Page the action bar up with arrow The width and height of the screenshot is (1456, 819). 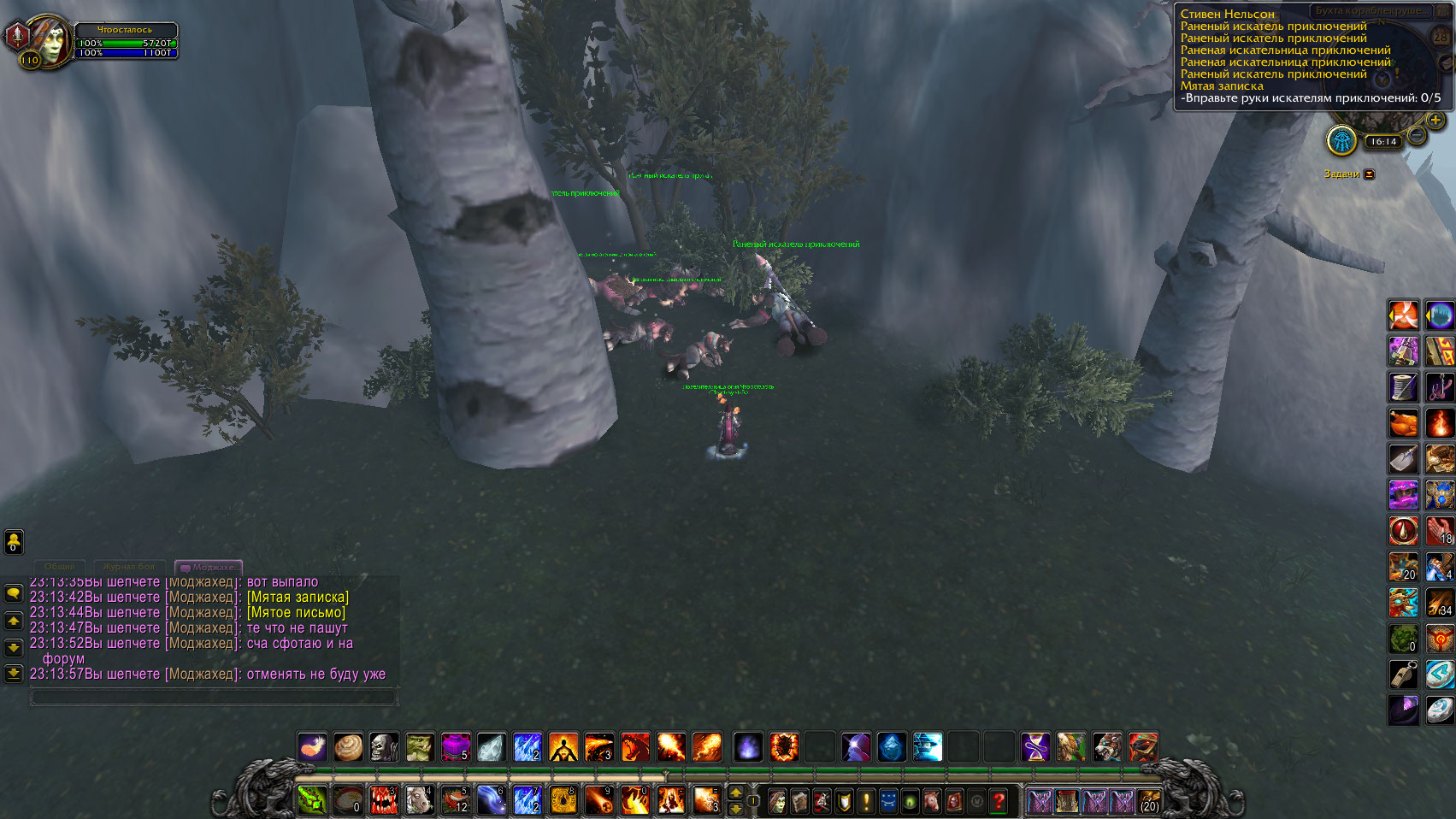click(x=735, y=793)
